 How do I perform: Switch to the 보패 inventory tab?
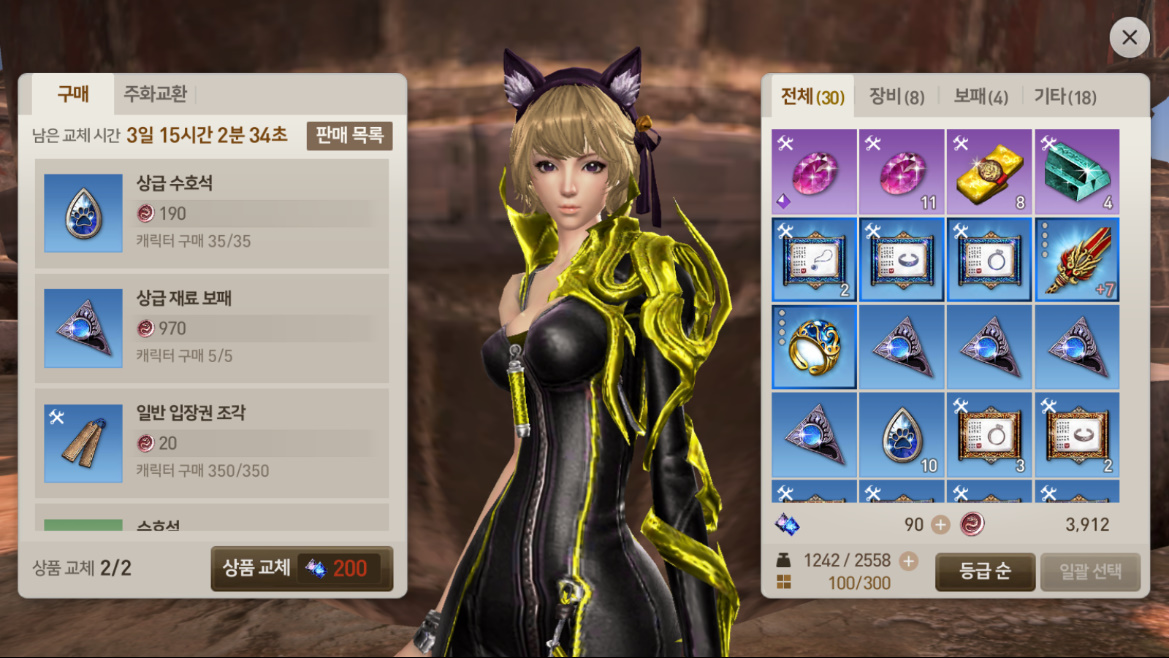pos(979,97)
